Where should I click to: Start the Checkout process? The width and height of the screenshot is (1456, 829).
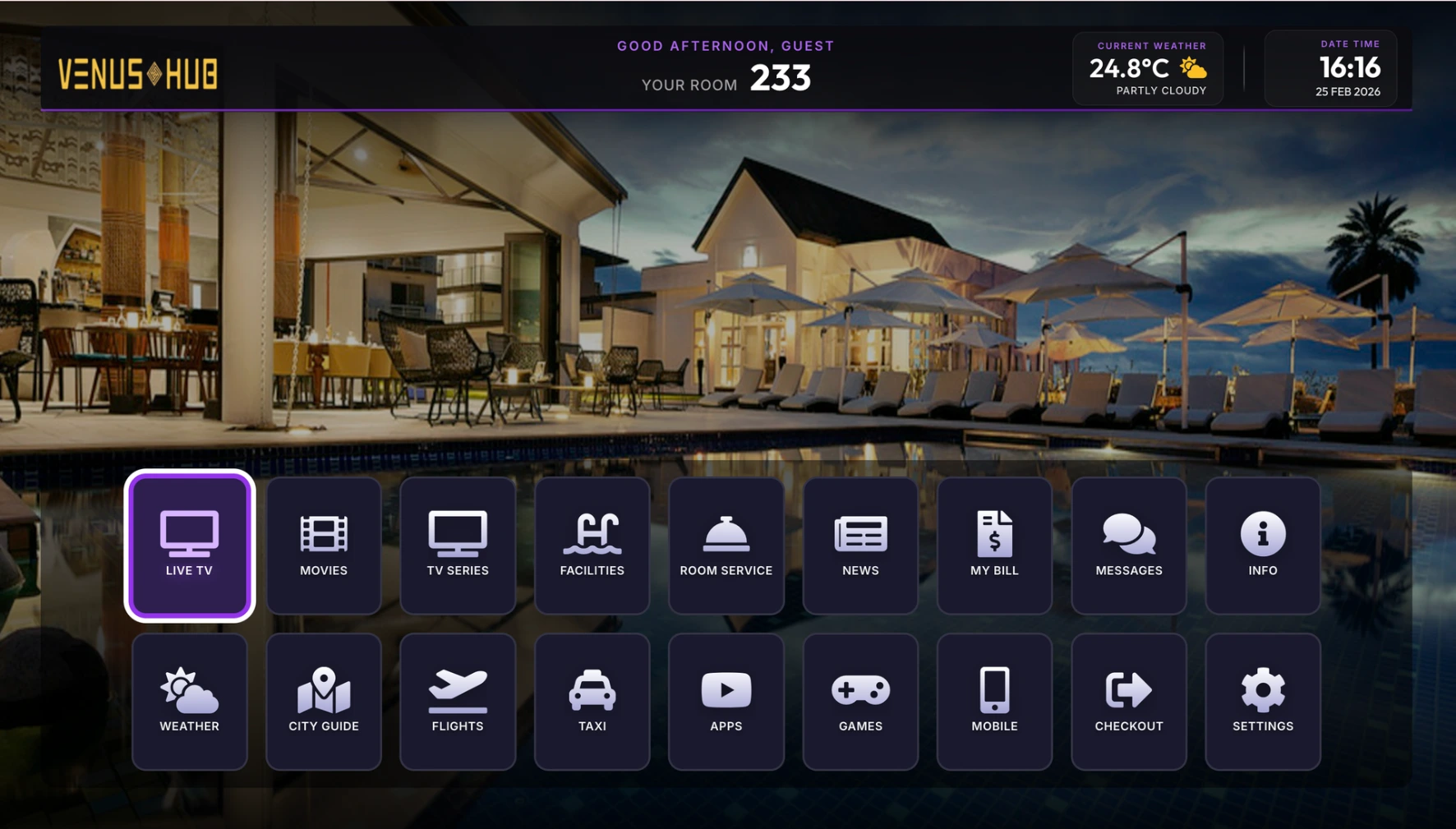point(1128,701)
